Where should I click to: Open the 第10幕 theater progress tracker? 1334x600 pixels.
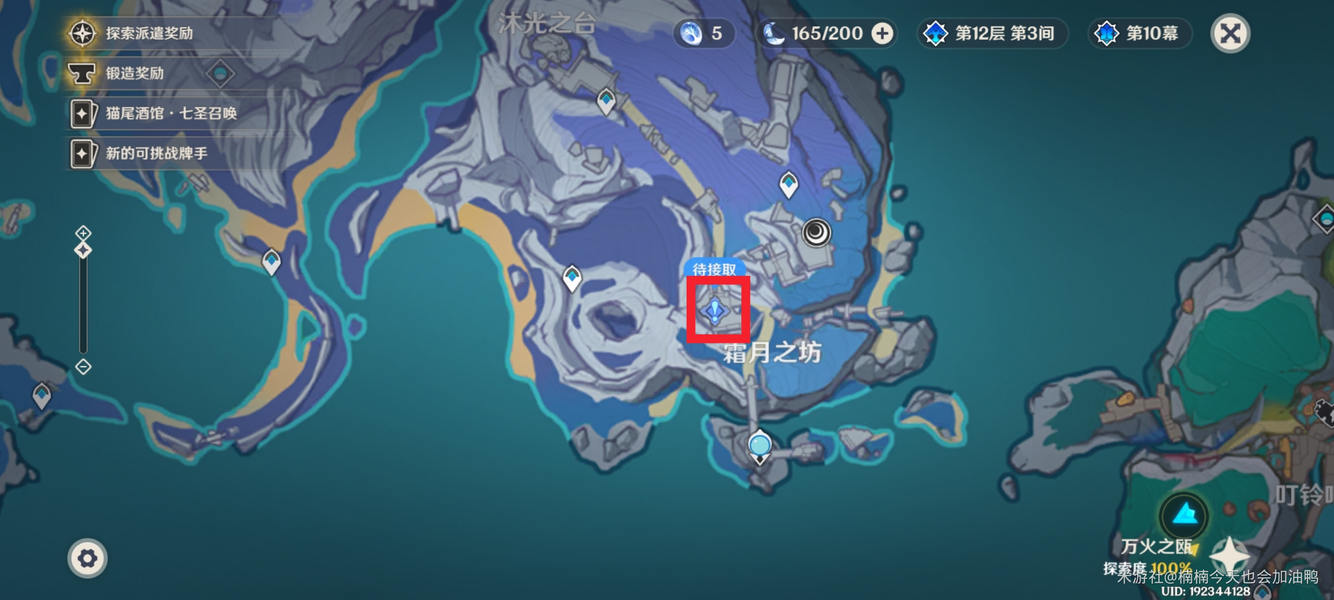[1138, 33]
